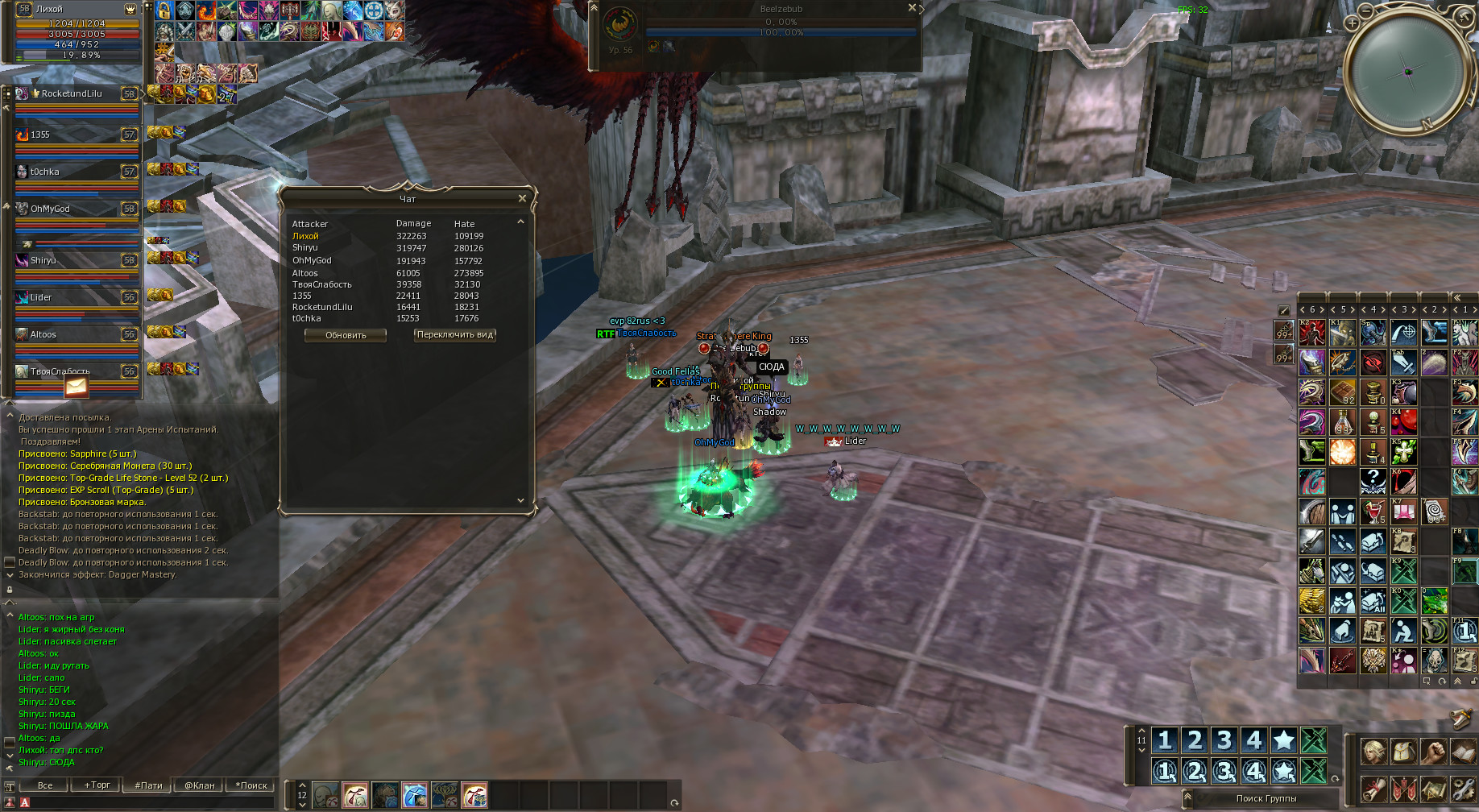
Task: Open the Поиск Группы panel
Action: tap(1266, 798)
